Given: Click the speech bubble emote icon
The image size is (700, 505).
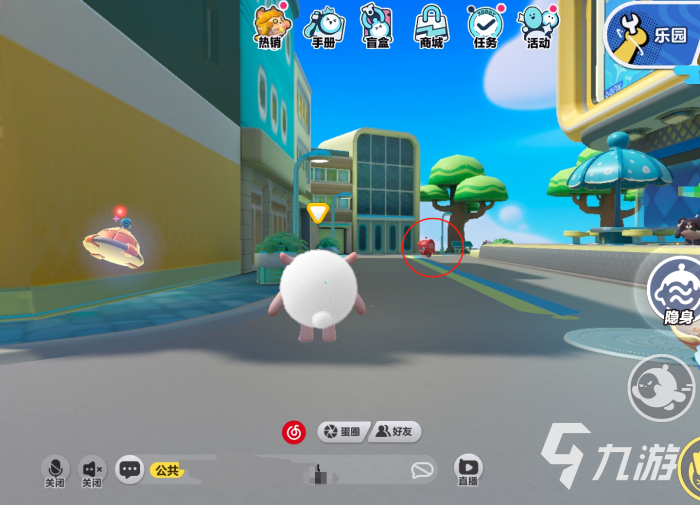Looking at the screenshot, I should tap(423, 469).
